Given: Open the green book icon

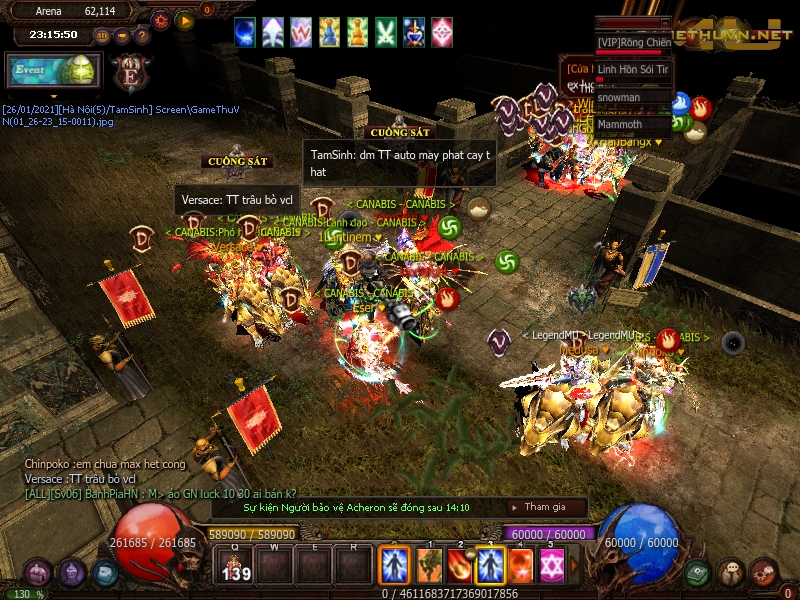Looking at the screenshot, I should (698, 573).
